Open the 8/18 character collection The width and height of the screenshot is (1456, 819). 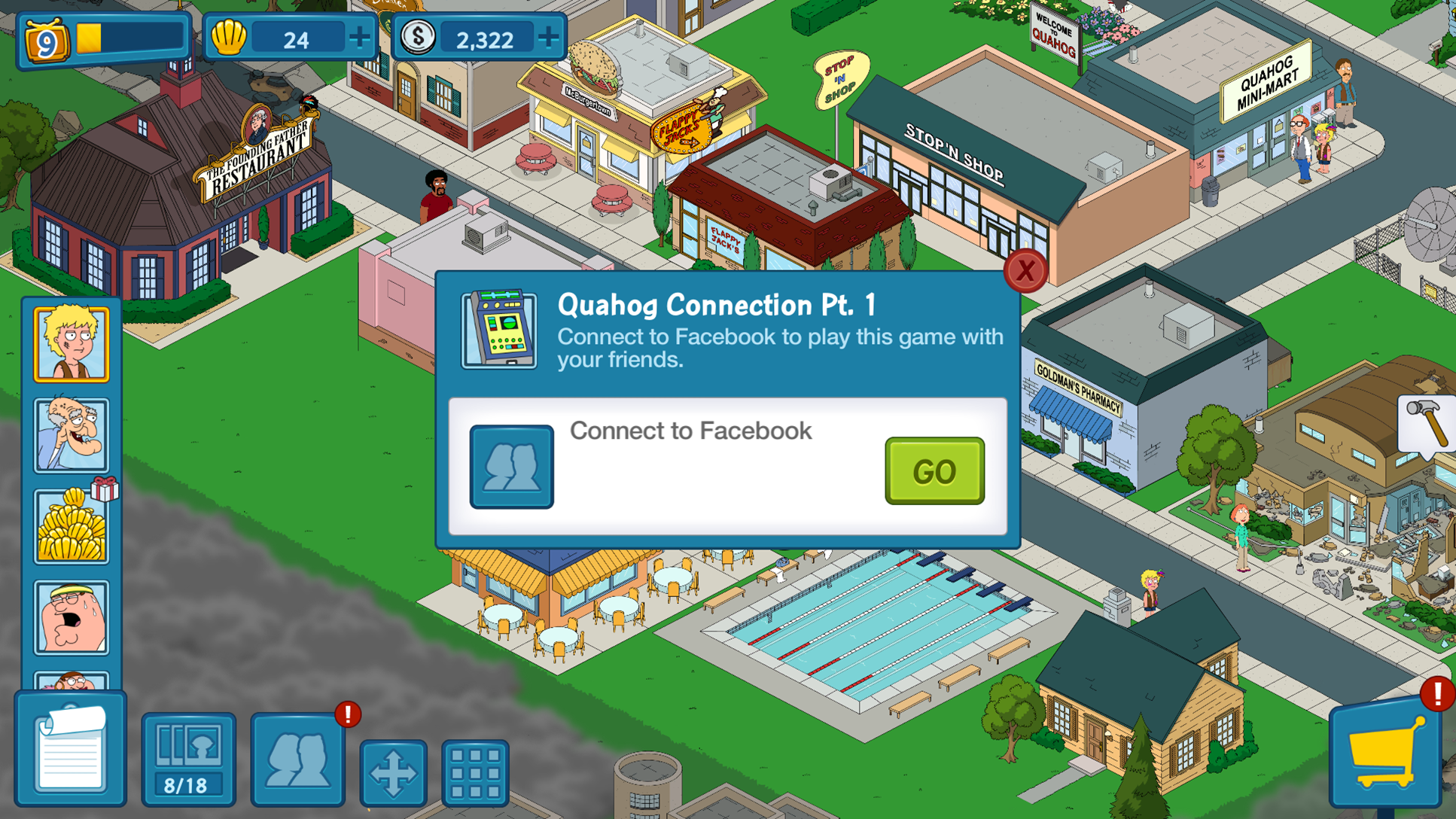188,759
